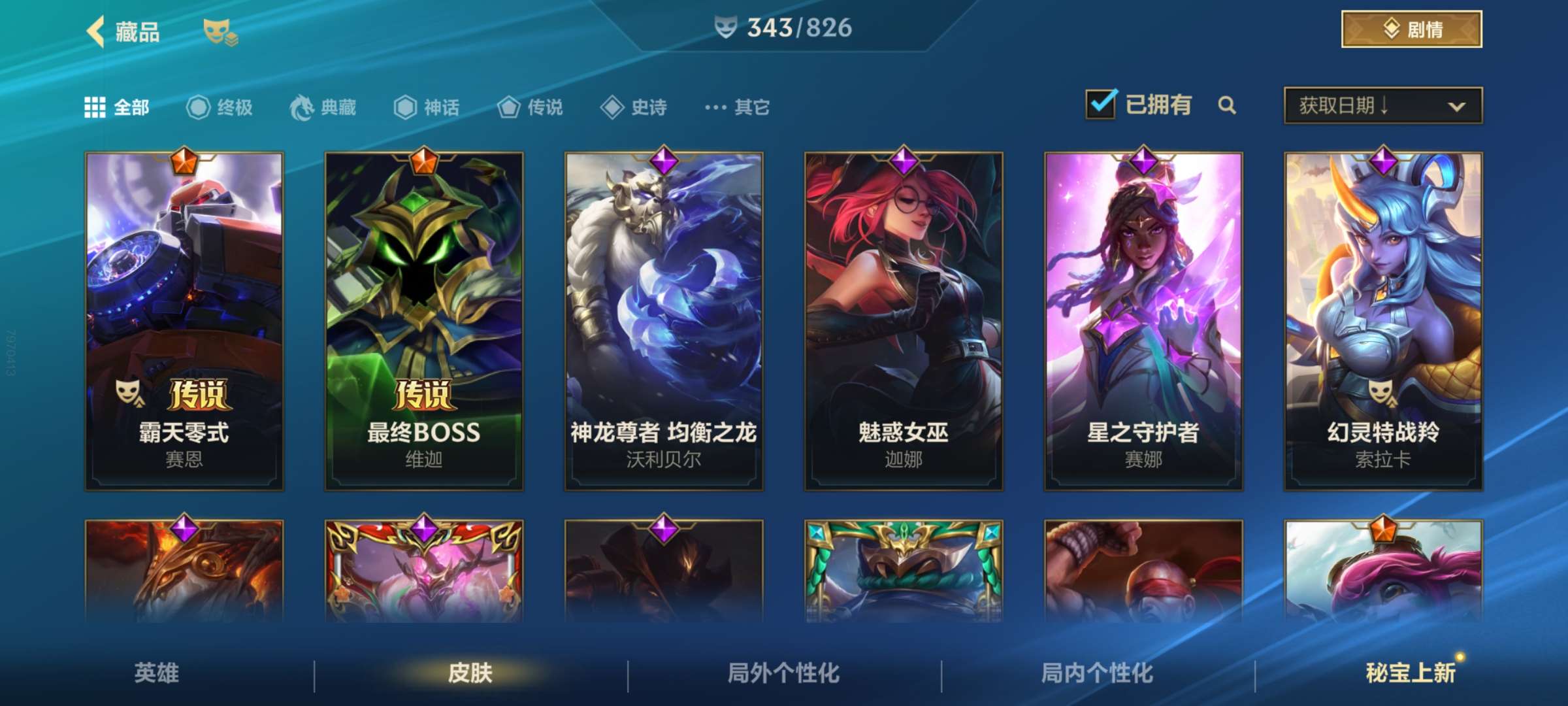This screenshot has width=1568, height=706.
Task: Click the search magnifier icon
Action: pos(1227,105)
